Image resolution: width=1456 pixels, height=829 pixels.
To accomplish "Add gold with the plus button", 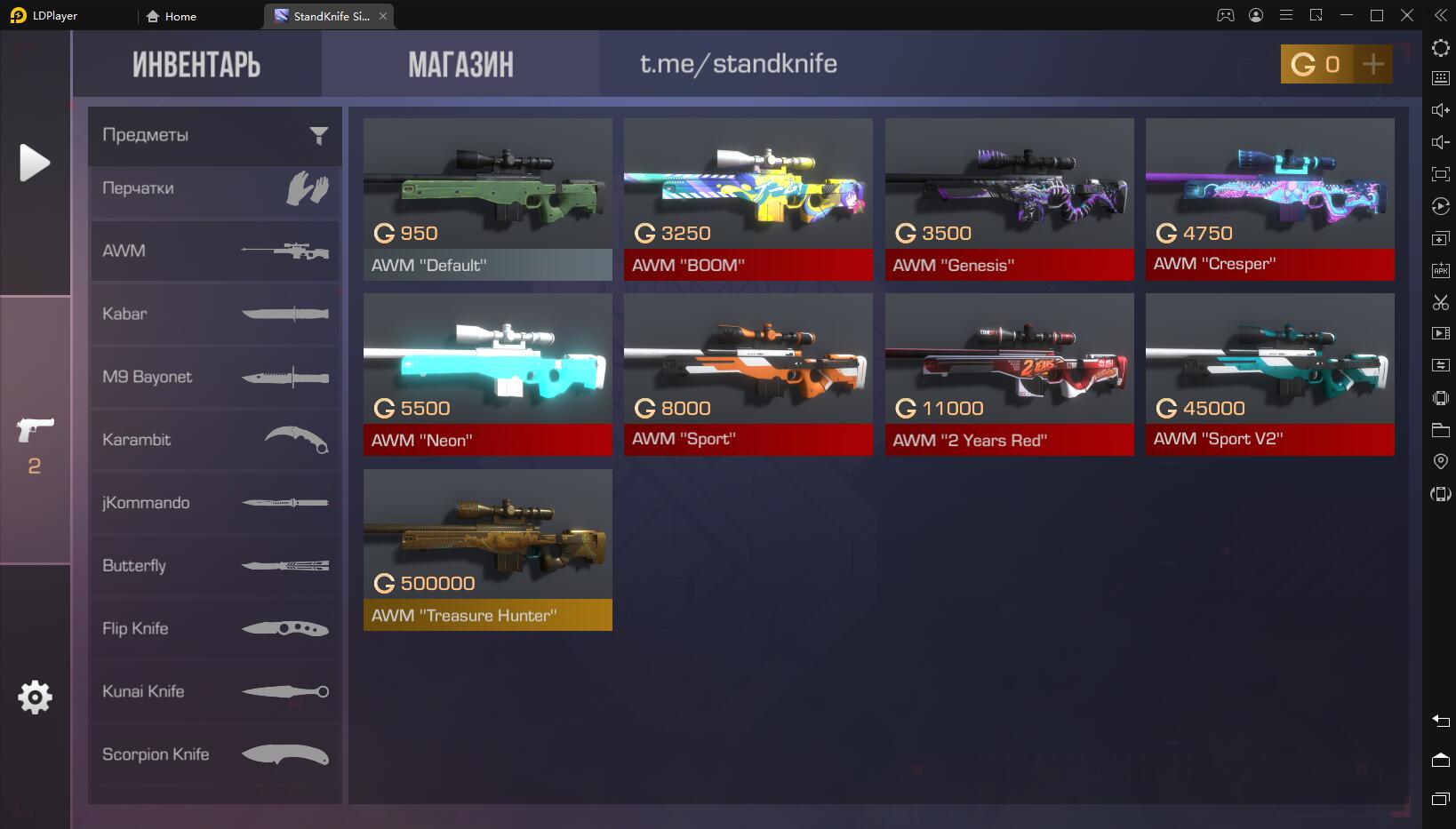I will click(x=1372, y=64).
